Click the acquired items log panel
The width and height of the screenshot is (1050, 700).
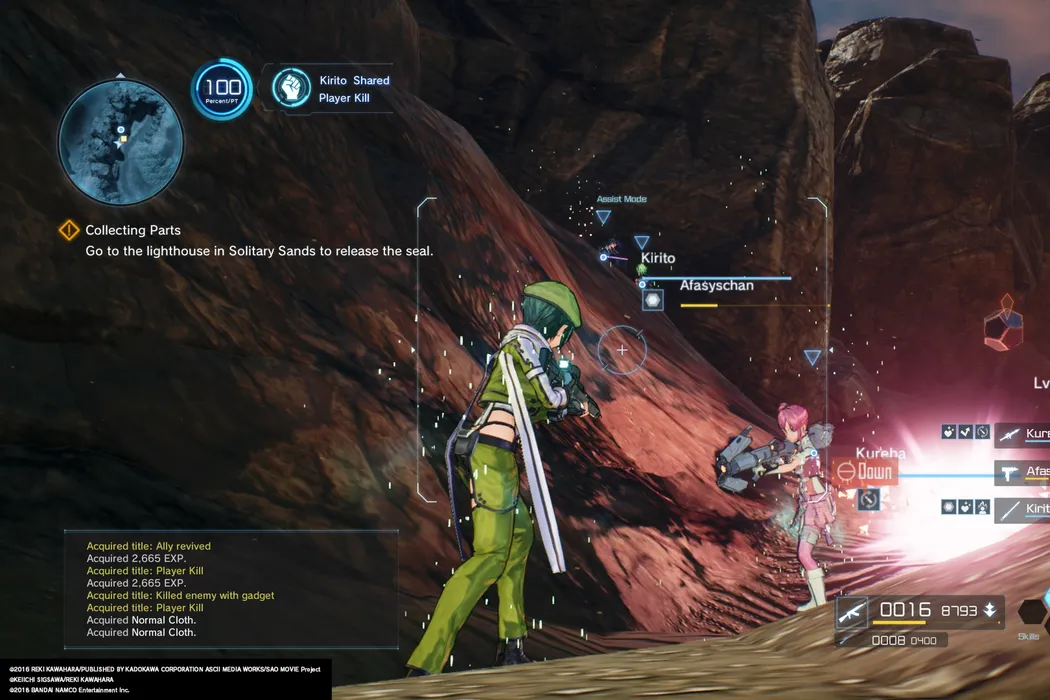(231, 590)
